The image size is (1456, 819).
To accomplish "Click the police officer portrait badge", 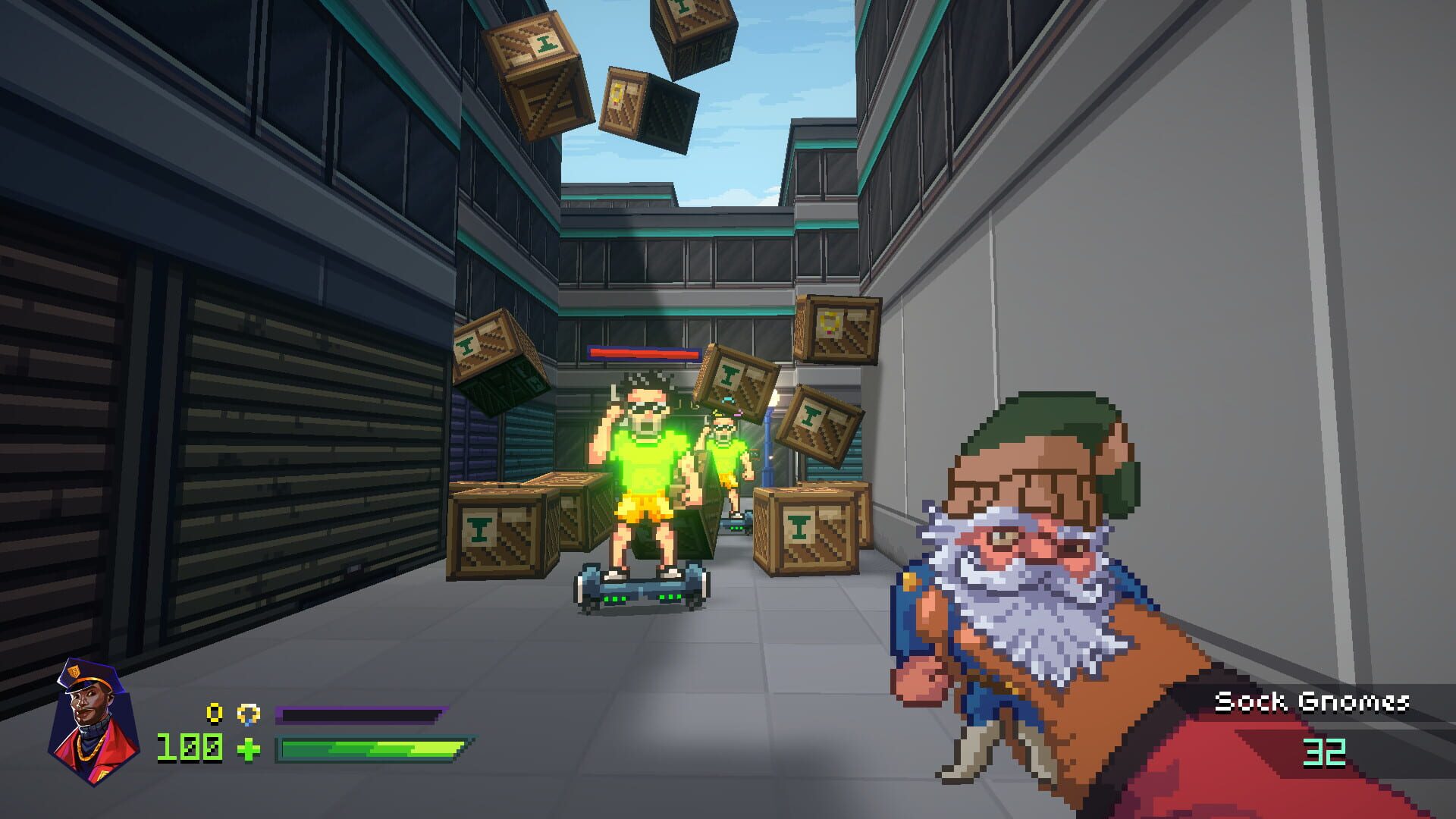I will tap(91, 717).
